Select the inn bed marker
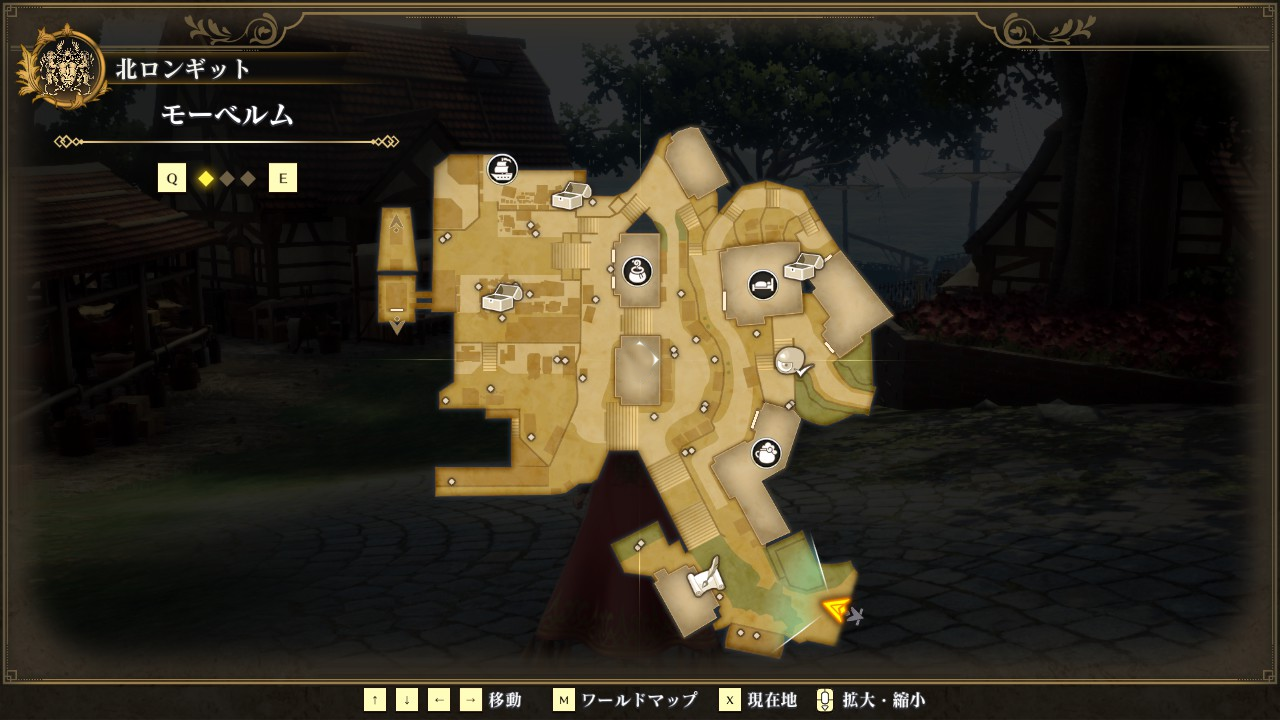Viewport: 1280px width, 720px height. coord(763,284)
